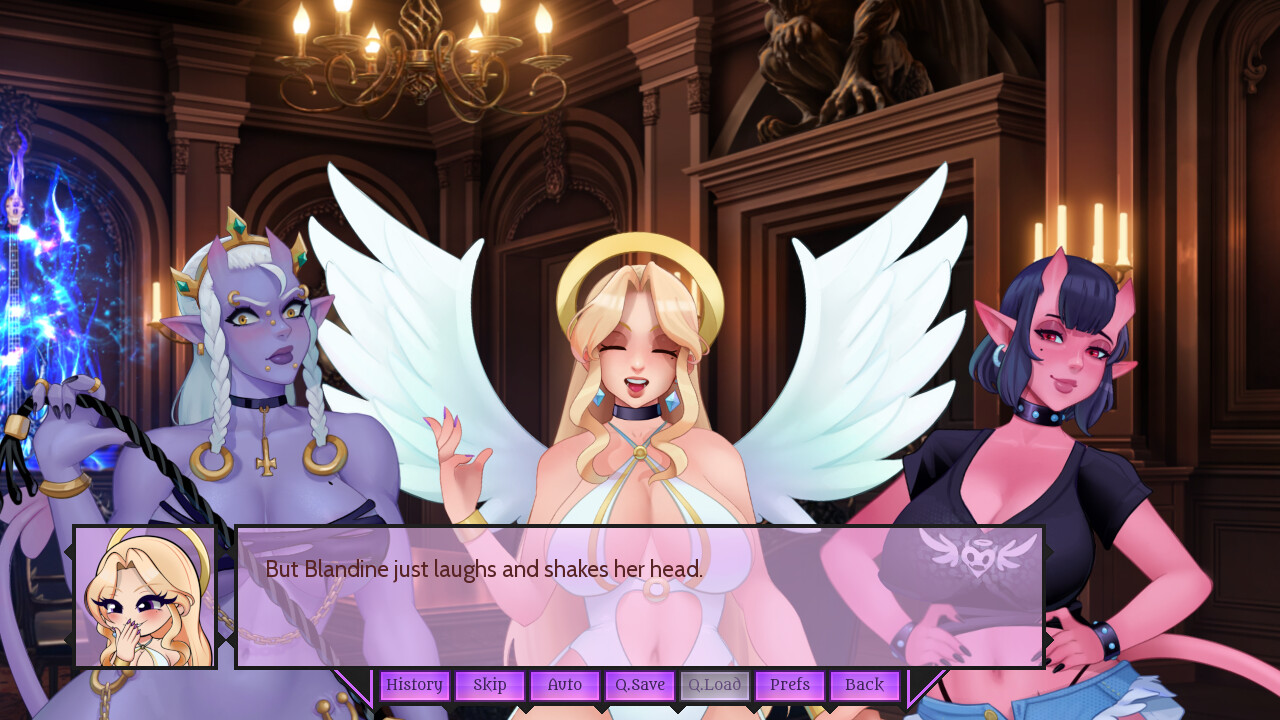Open the dialogue History screen
1280x720 pixels.
(414, 685)
